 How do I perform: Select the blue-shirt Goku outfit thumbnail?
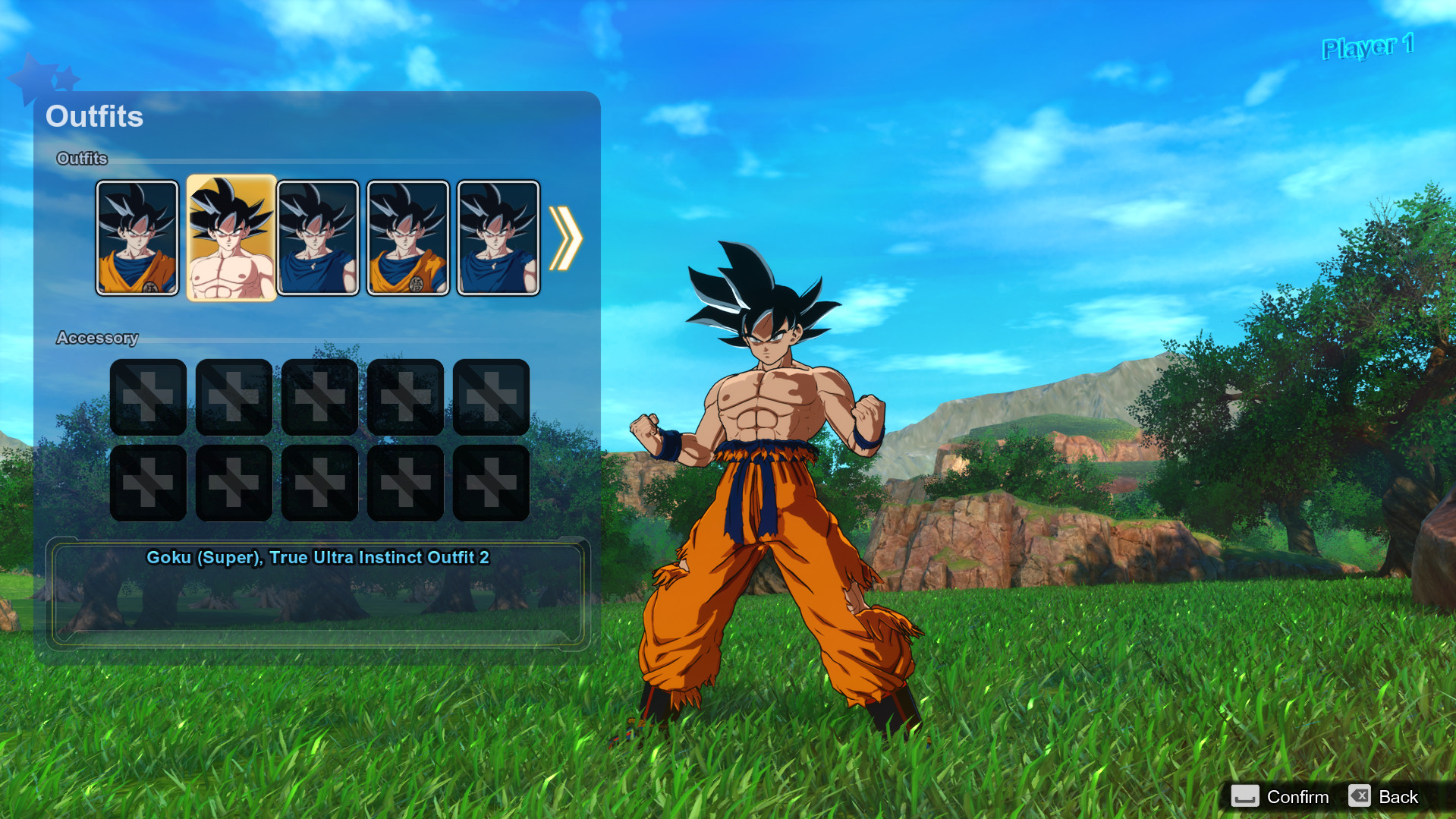(x=318, y=237)
